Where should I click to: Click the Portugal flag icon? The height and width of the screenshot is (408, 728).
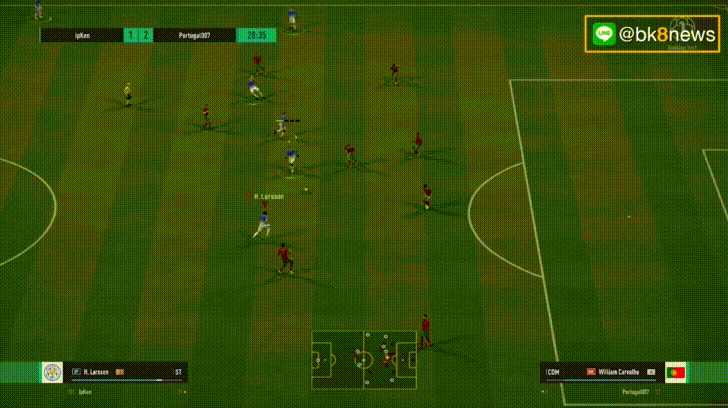click(675, 372)
